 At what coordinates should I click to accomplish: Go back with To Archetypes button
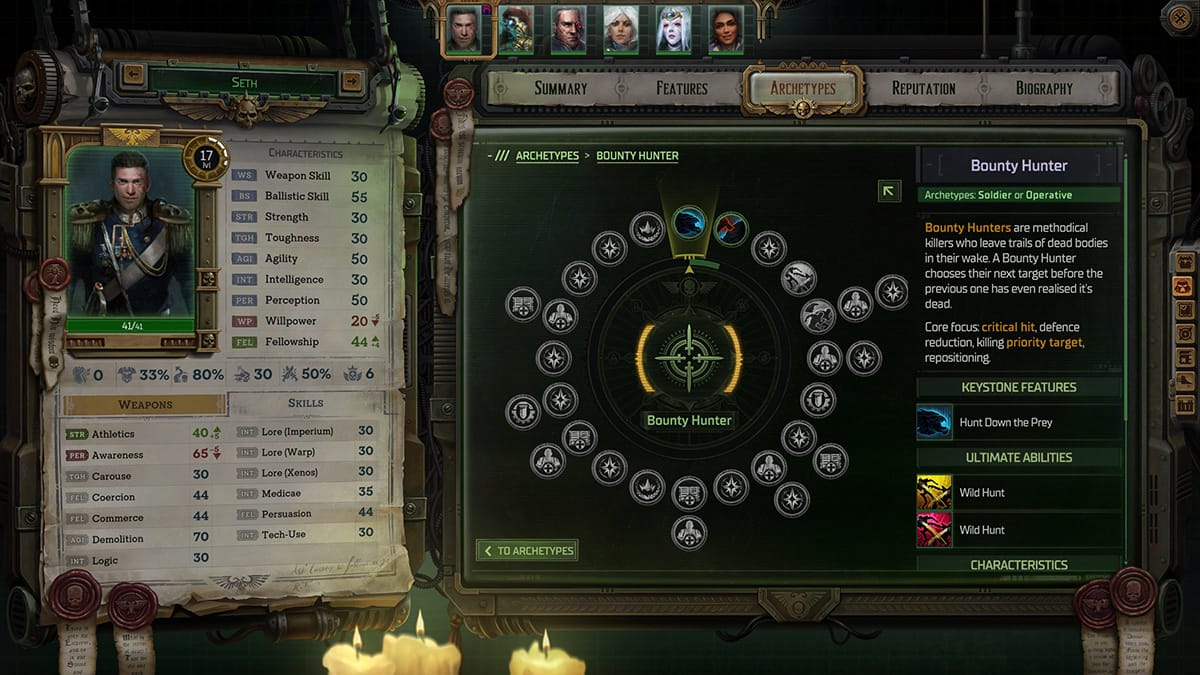tap(527, 550)
